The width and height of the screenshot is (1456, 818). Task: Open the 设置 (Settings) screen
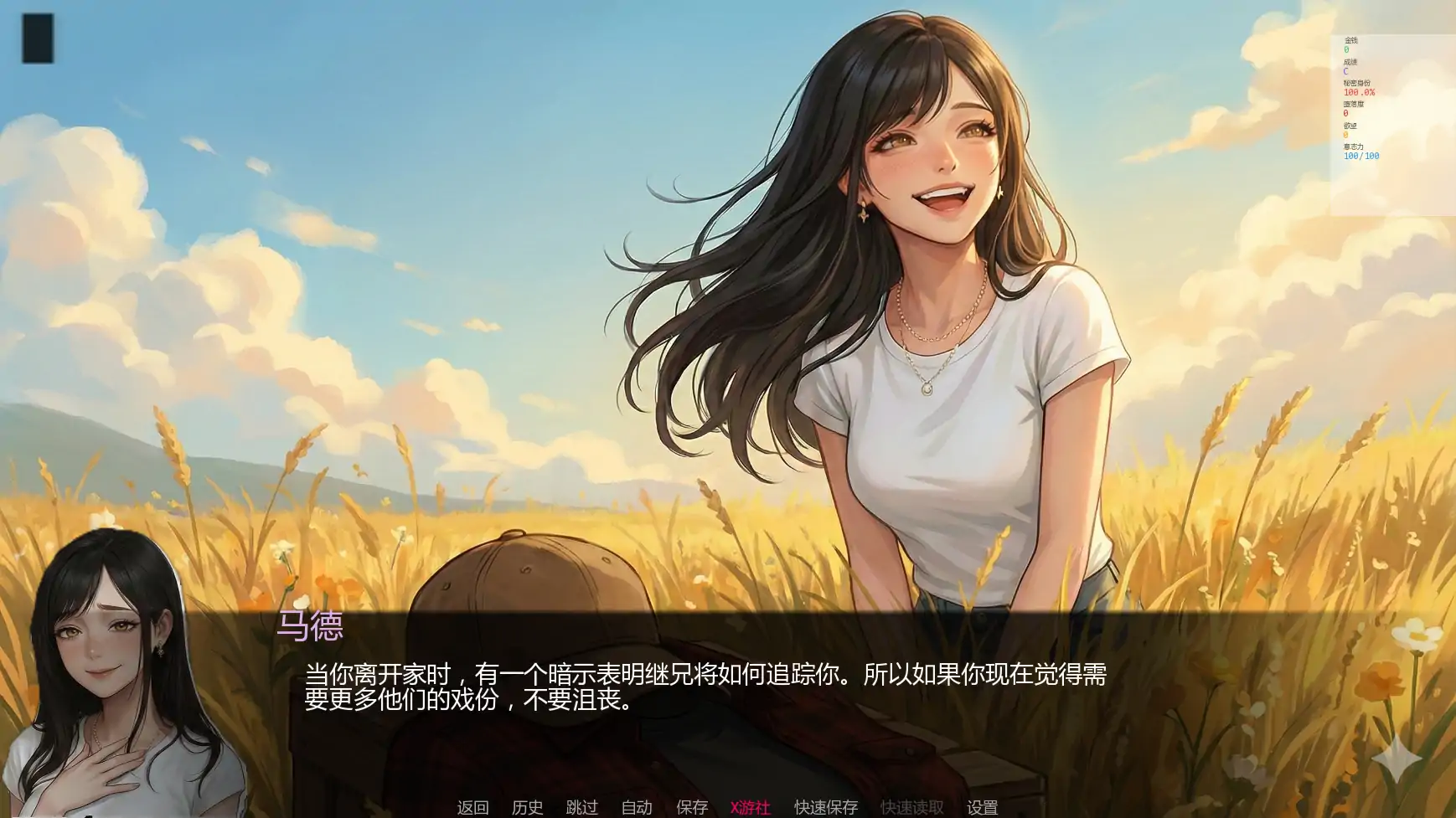coord(984,806)
